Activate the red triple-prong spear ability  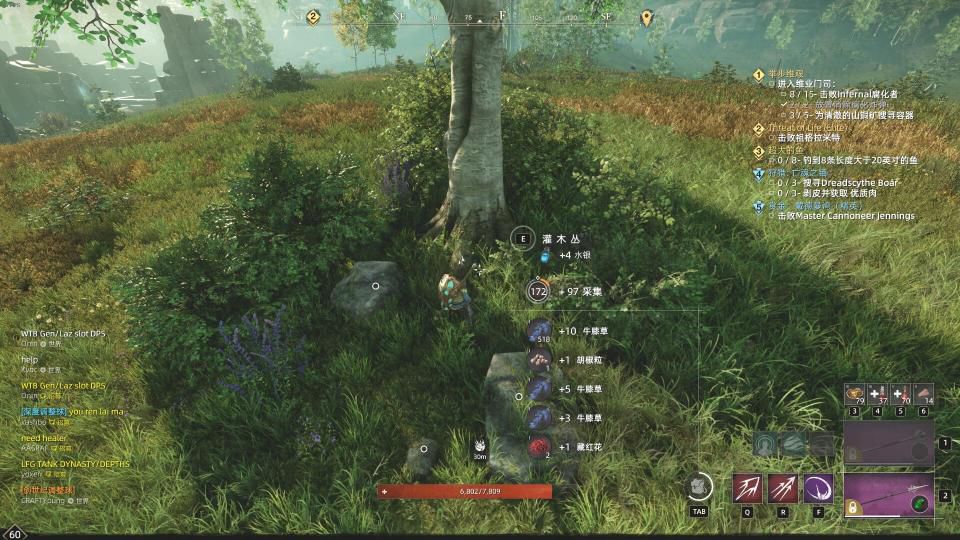(x=748, y=488)
